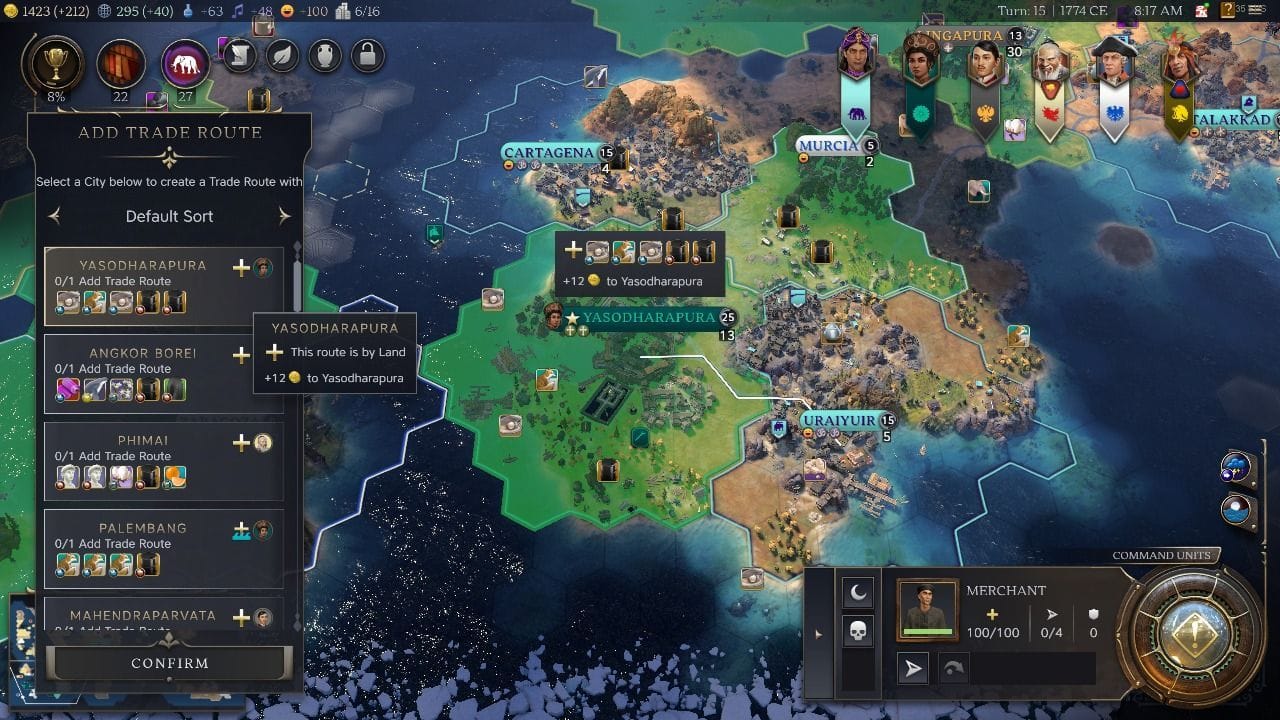Viewport: 1280px width, 720px height.
Task: Click the amphora icon in the top toolbar
Action: 323,57
